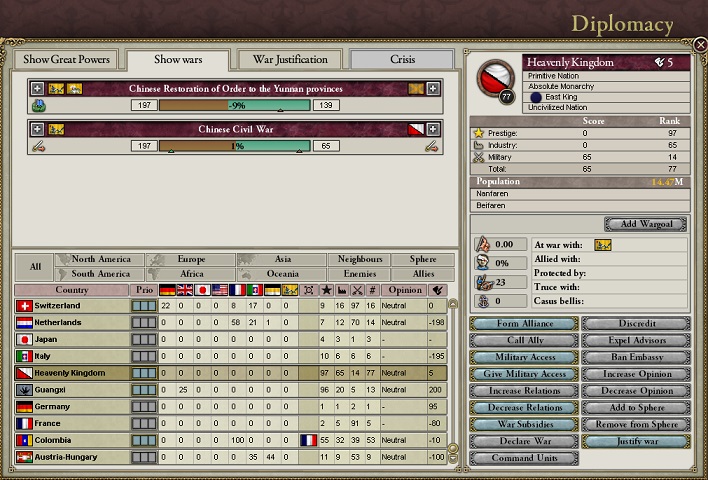Viewport: 708px width, 480px height.
Task: Choose Add to Sphere
Action: pos(636,408)
